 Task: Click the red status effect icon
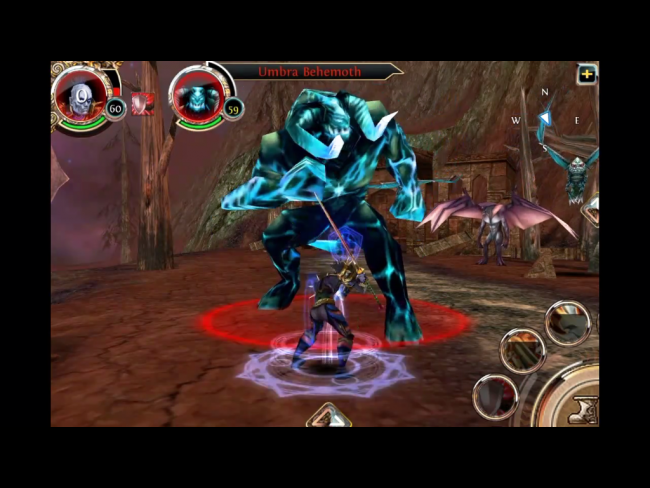(143, 103)
